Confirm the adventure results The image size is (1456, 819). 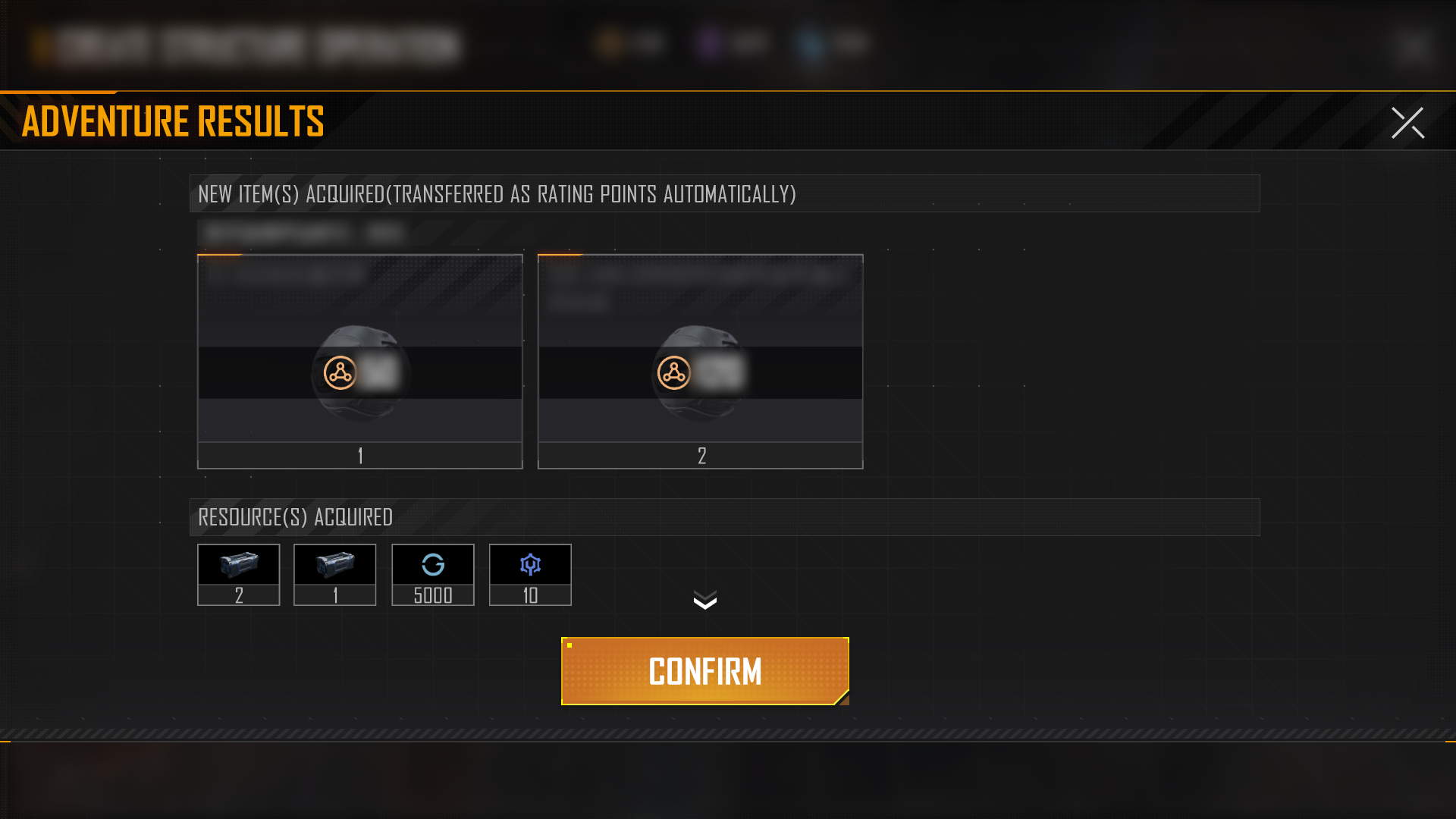point(704,671)
